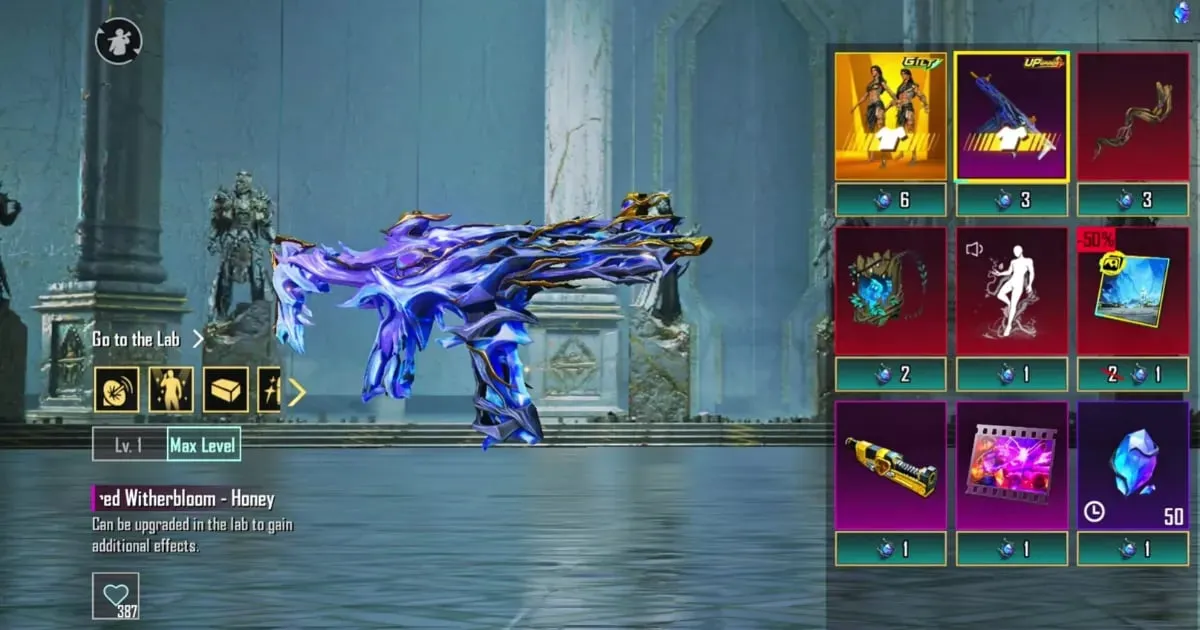Select the Max Level tab
This screenshot has width=1200, height=630.
coord(203,445)
